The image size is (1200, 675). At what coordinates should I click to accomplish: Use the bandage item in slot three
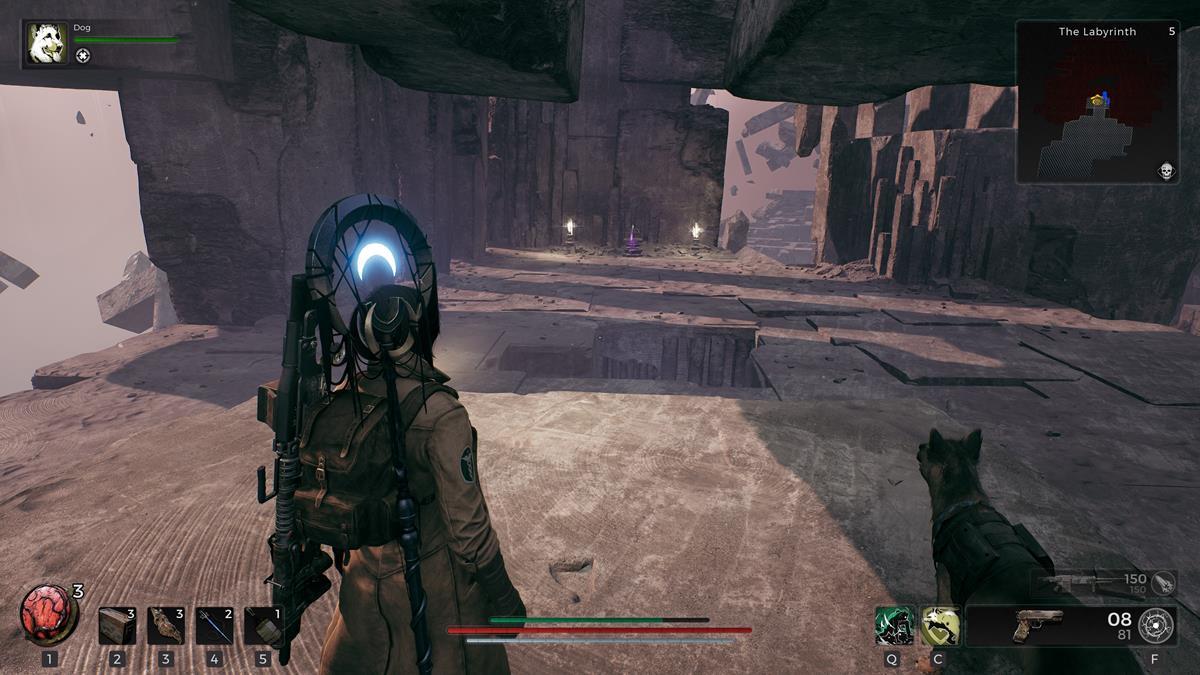click(166, 625)
